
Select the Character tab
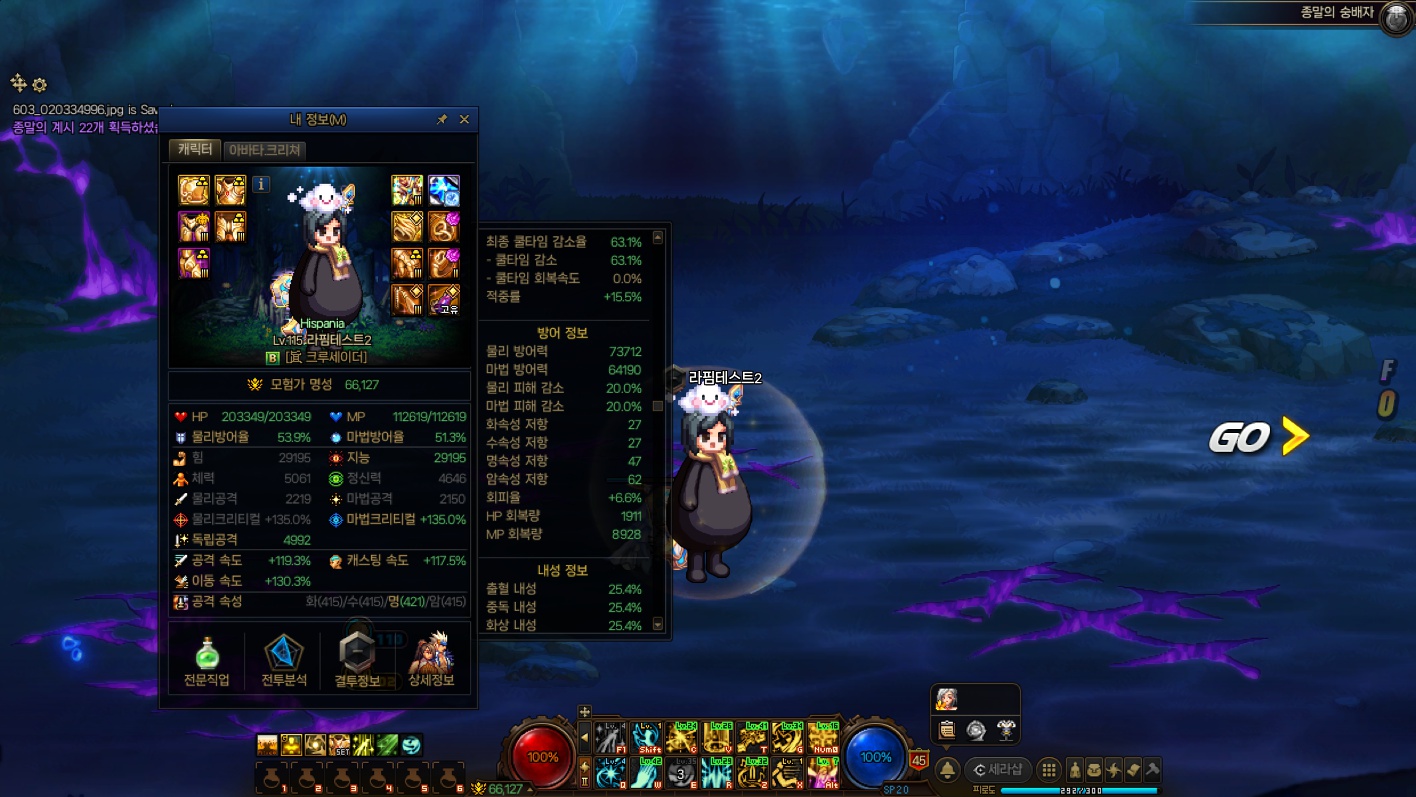click(194, 149)
